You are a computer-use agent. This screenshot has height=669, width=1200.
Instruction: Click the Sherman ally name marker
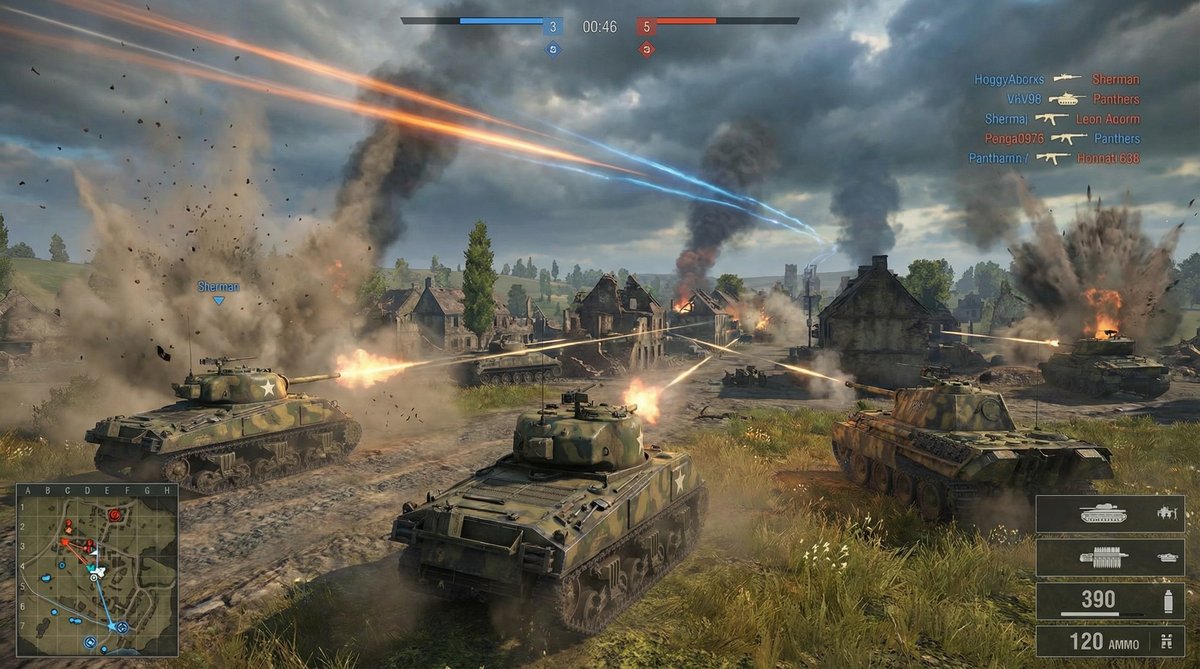tap(218, 287)
